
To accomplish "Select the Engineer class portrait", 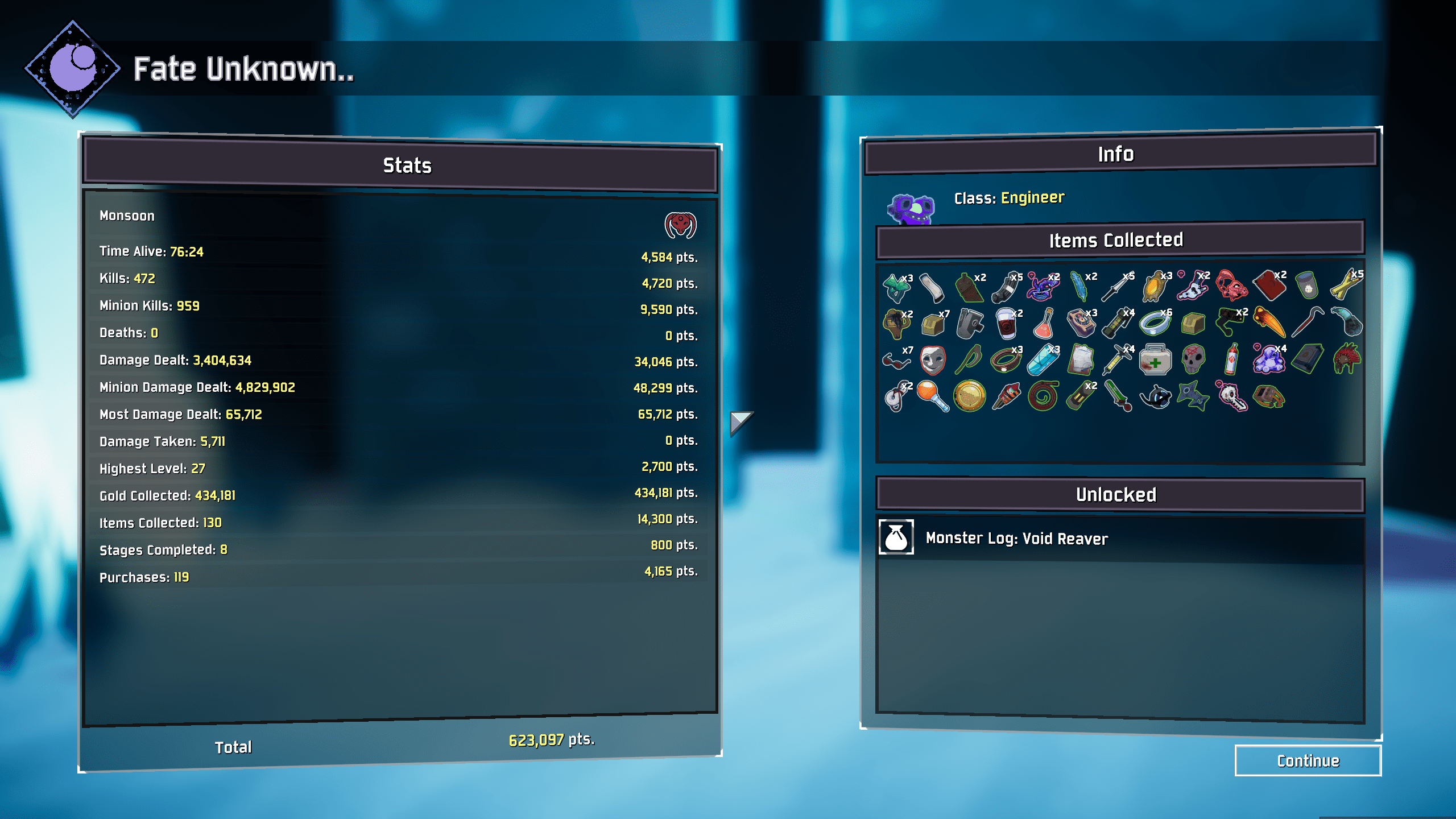I will pos(911,209).
